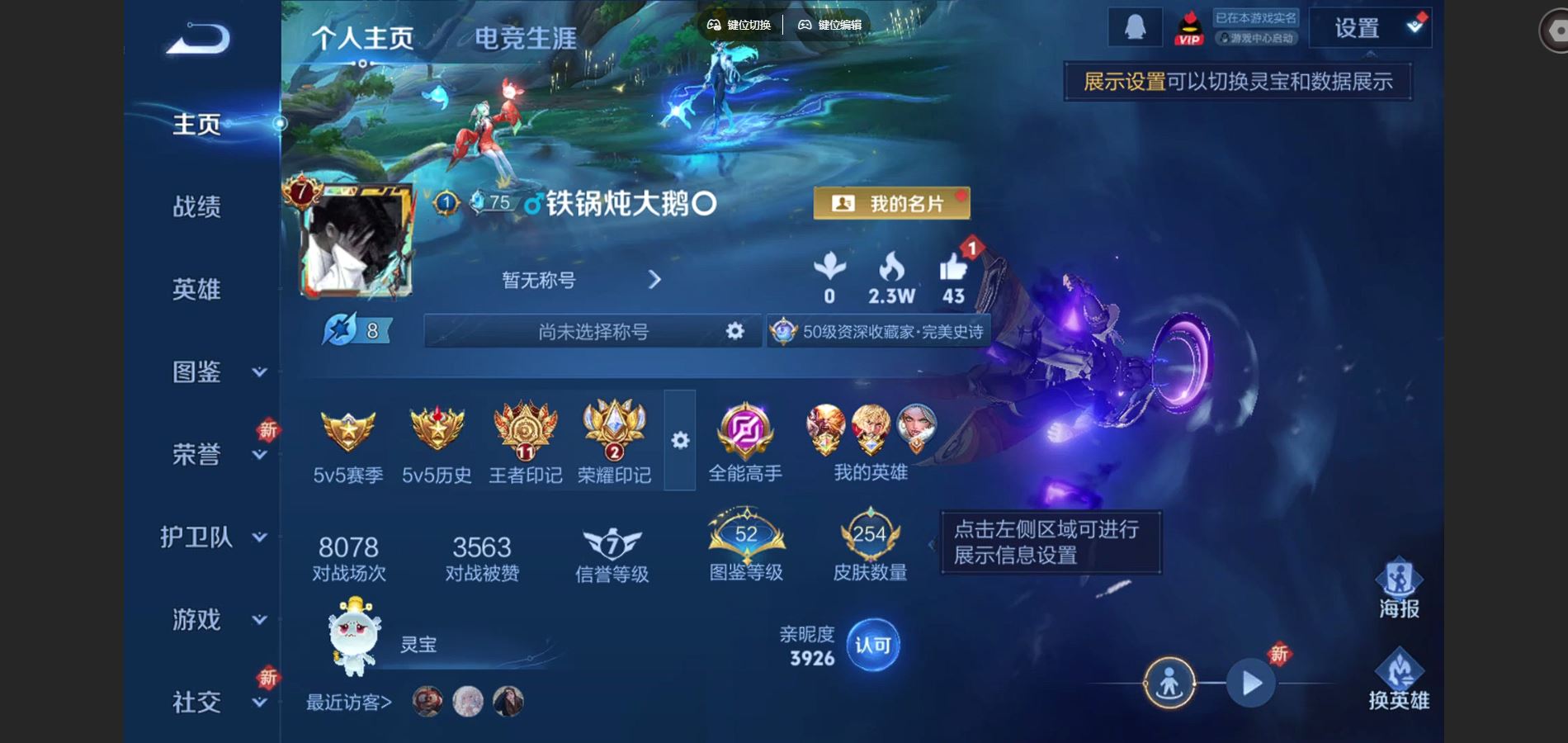Screen dimensions: 1568x743
Task: Click the notification bell icon
Action: [1137, 26]
